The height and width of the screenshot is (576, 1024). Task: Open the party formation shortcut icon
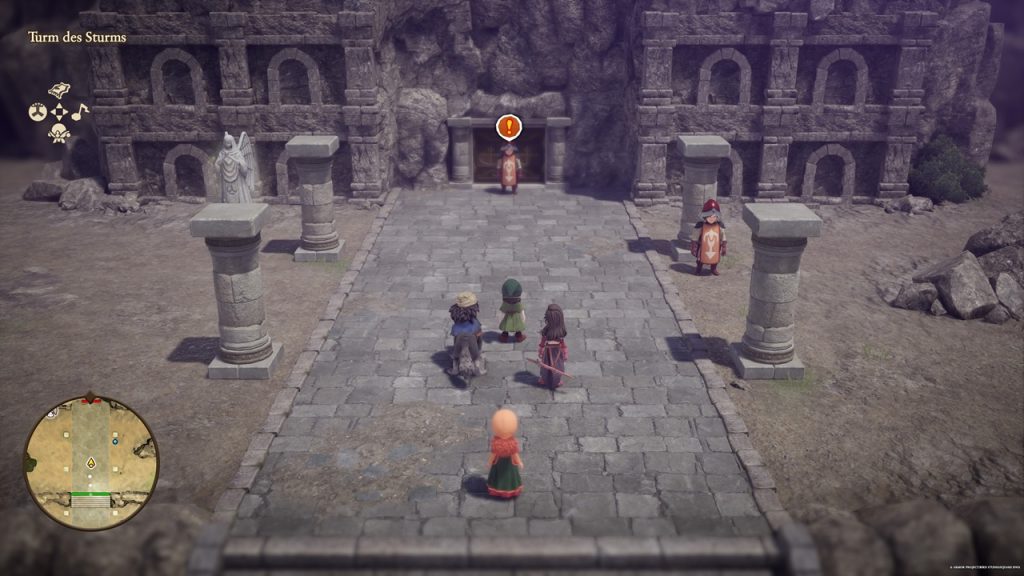38,112
